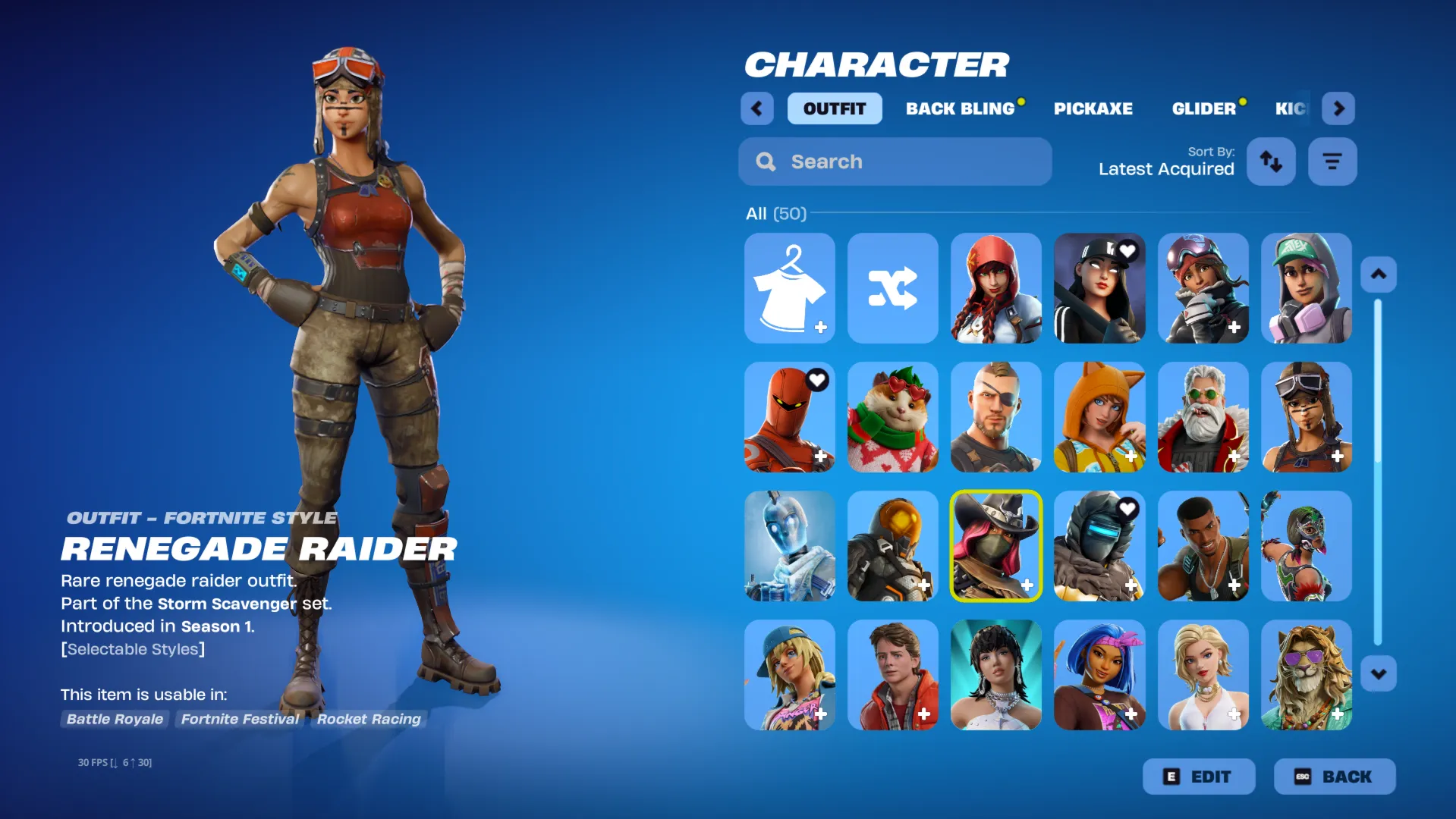Click the search magnifier icon
The height and width of the screenshot is (819, 1456).
point(765,162)
